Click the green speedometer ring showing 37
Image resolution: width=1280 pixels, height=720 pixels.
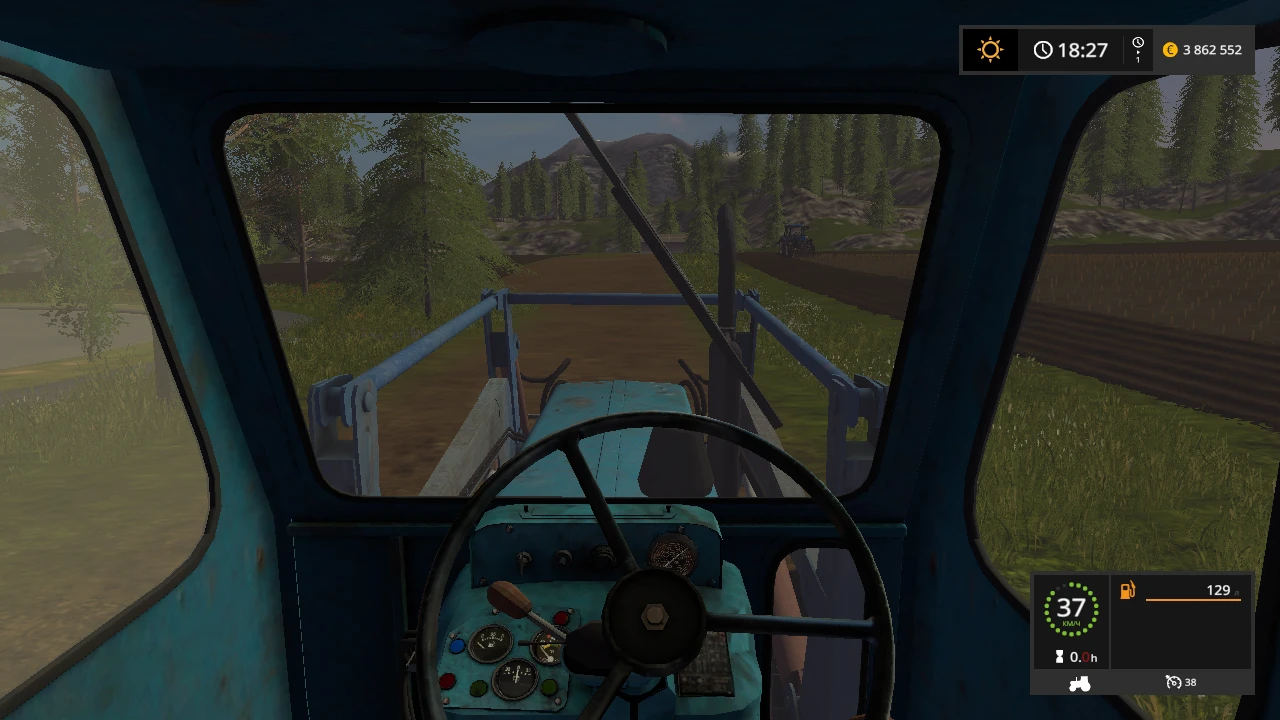(x=1073, y=607)
